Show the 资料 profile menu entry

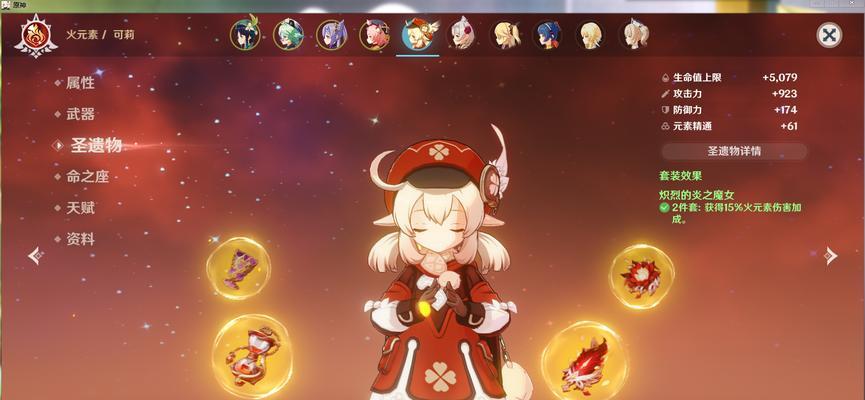80,239
